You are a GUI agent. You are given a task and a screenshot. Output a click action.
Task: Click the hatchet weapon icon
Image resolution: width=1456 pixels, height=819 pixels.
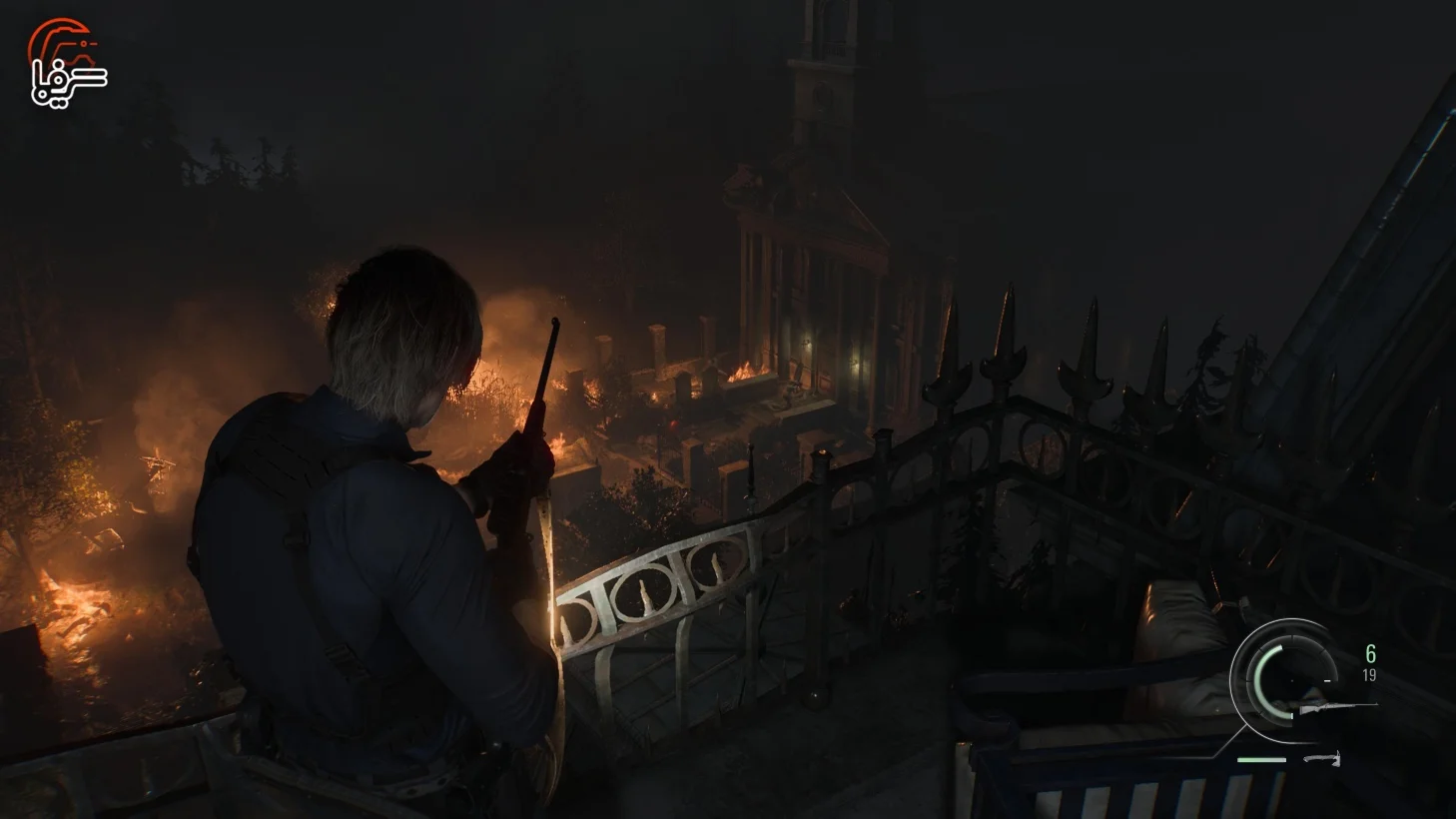[1323, 760]
